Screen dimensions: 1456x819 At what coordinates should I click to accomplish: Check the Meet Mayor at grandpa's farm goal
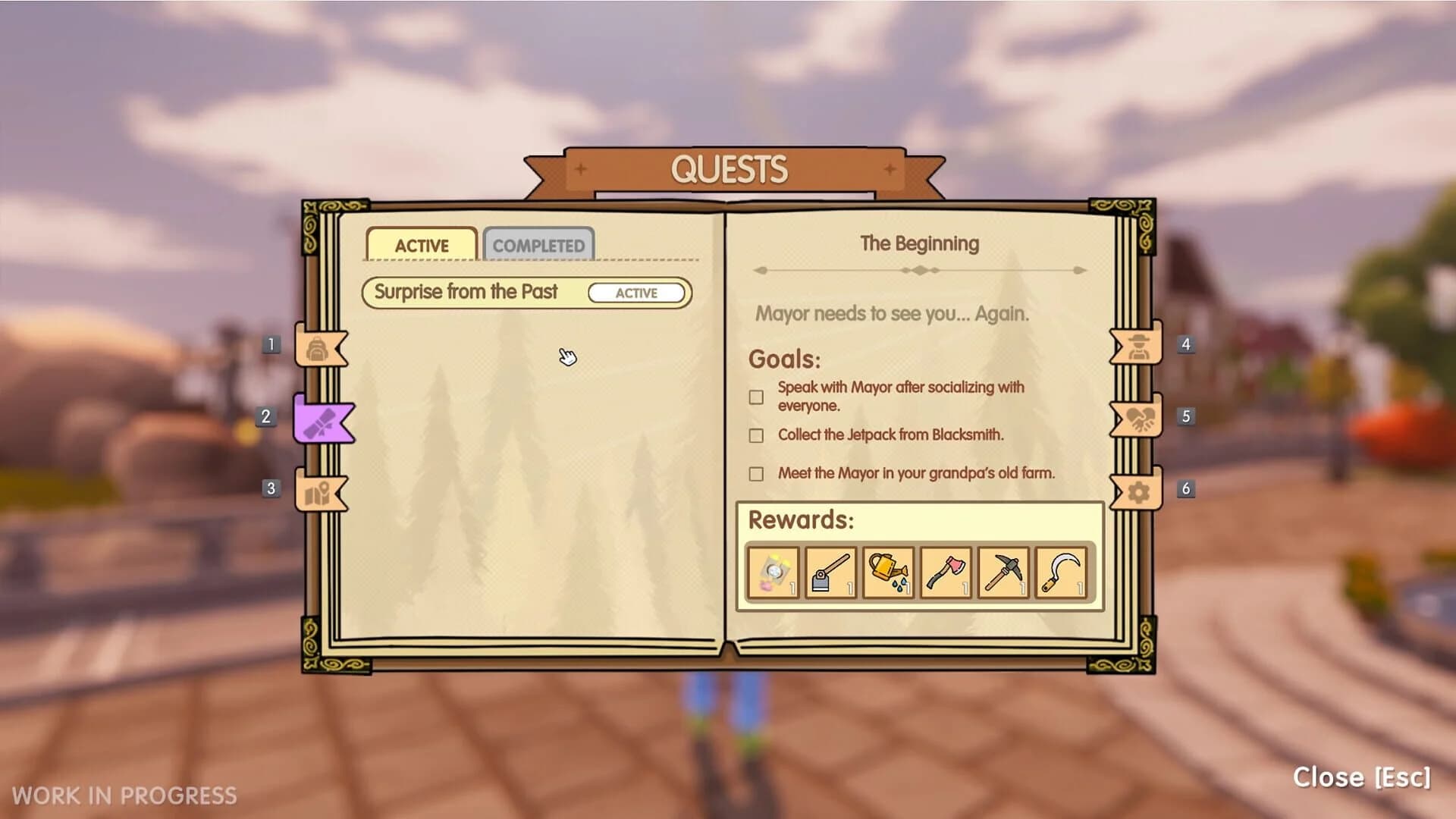(x=755, y=474)
